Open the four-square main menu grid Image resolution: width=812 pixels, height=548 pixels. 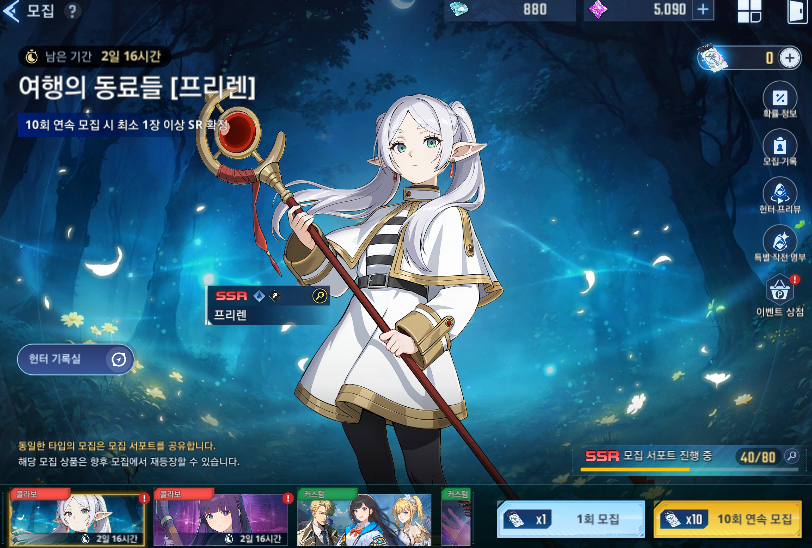[749, 11]
